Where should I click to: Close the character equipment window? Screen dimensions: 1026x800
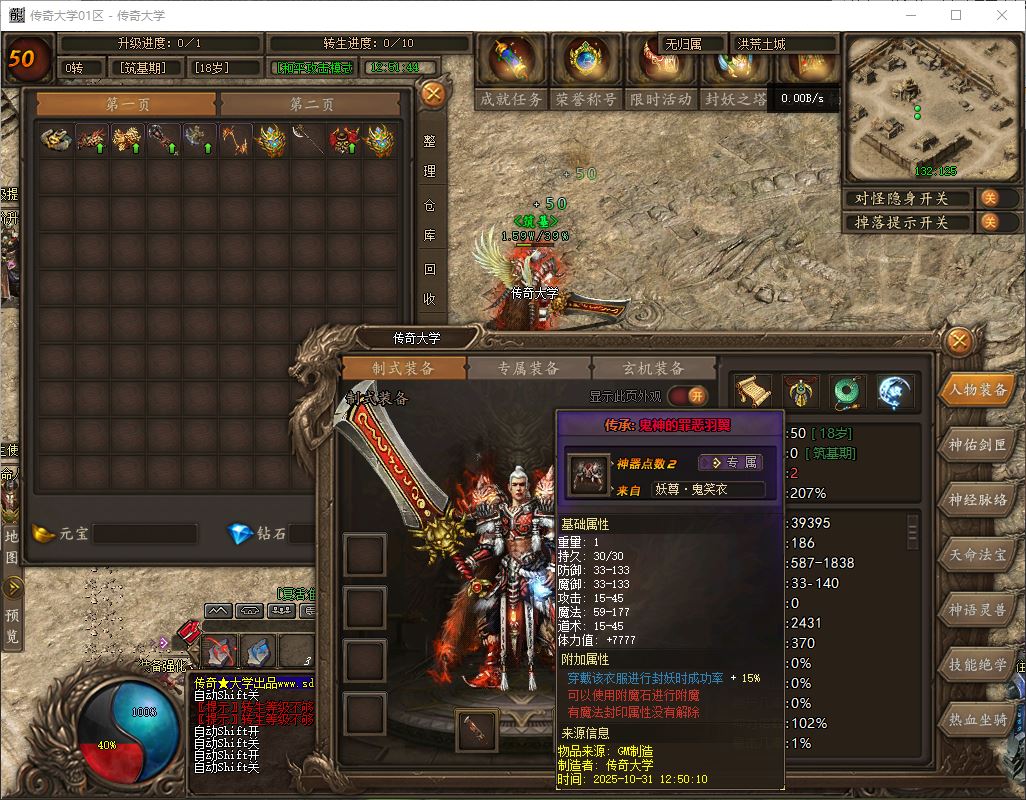959,341
